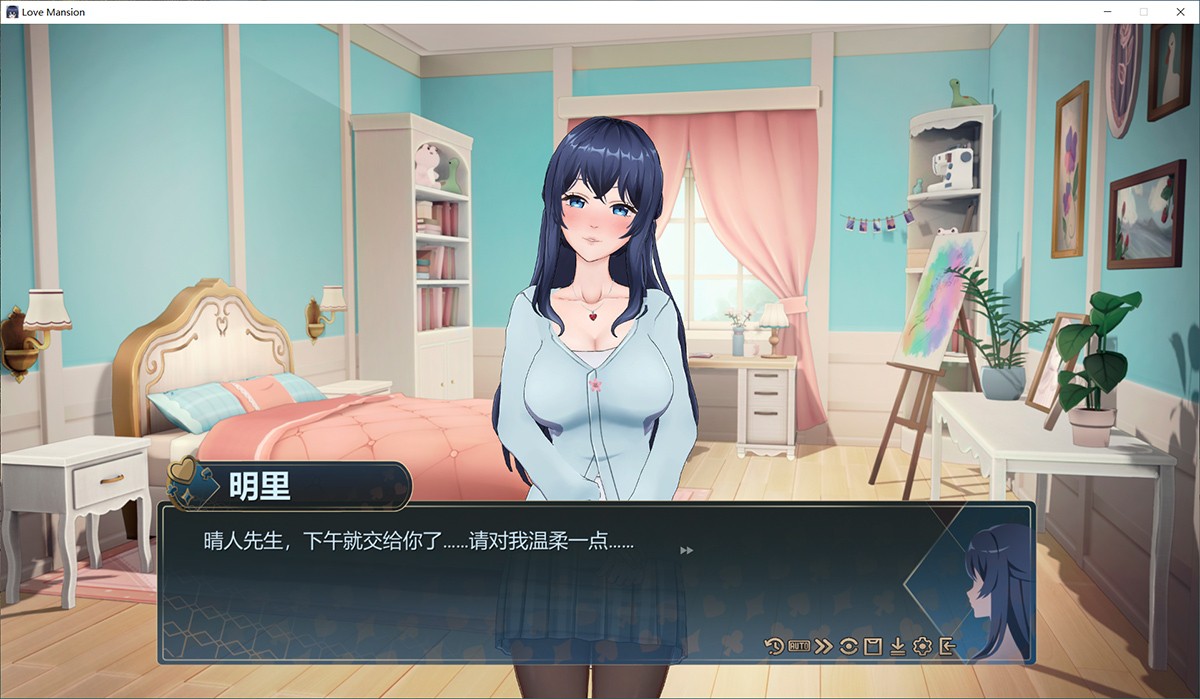The image size is (1200, 699).
Task: Open settings with the gear icon
Action: (922, 646)
